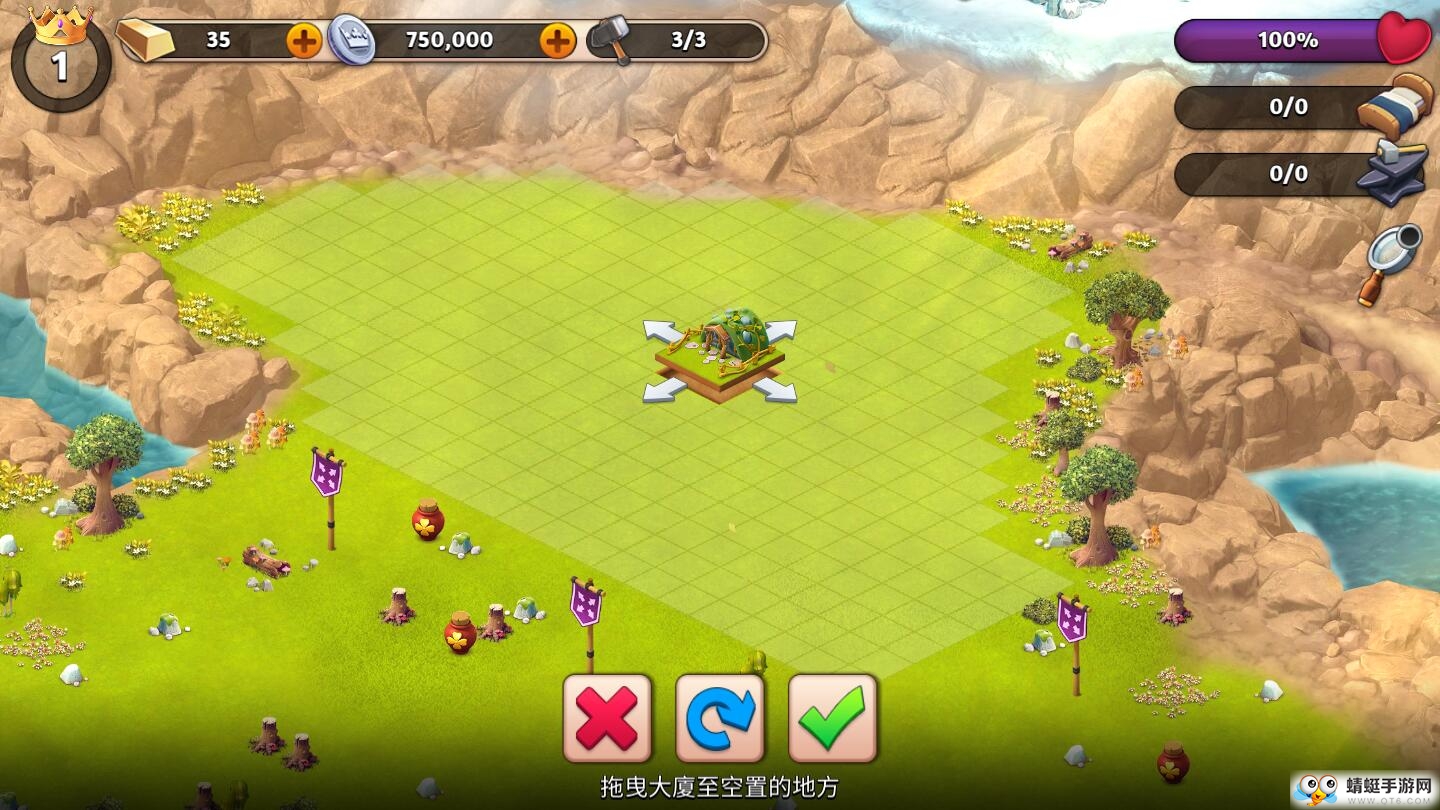Rotate the building with the blue arrow button

pos(720,718)
